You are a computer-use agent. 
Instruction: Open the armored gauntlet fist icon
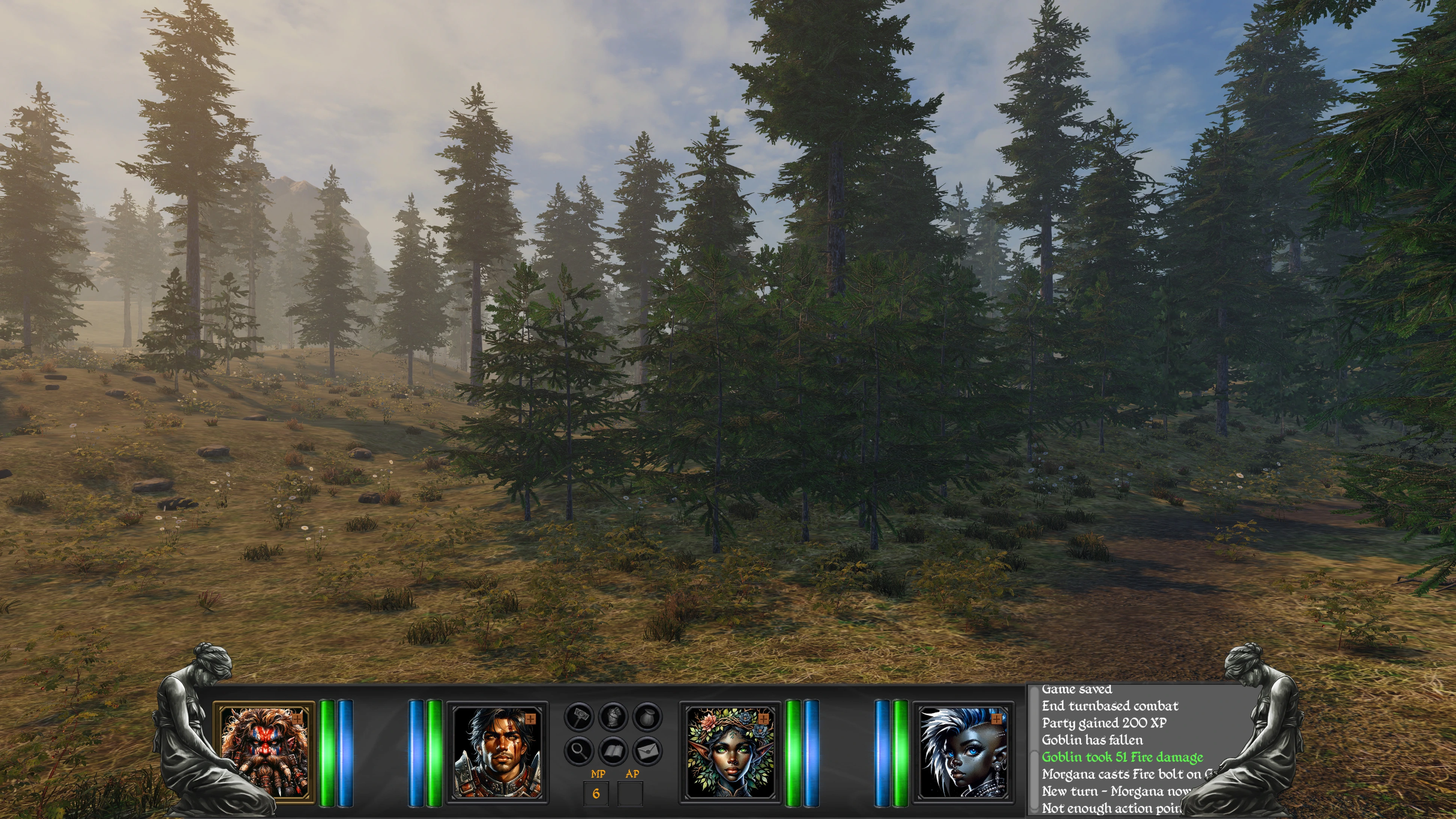pos(613,717)
